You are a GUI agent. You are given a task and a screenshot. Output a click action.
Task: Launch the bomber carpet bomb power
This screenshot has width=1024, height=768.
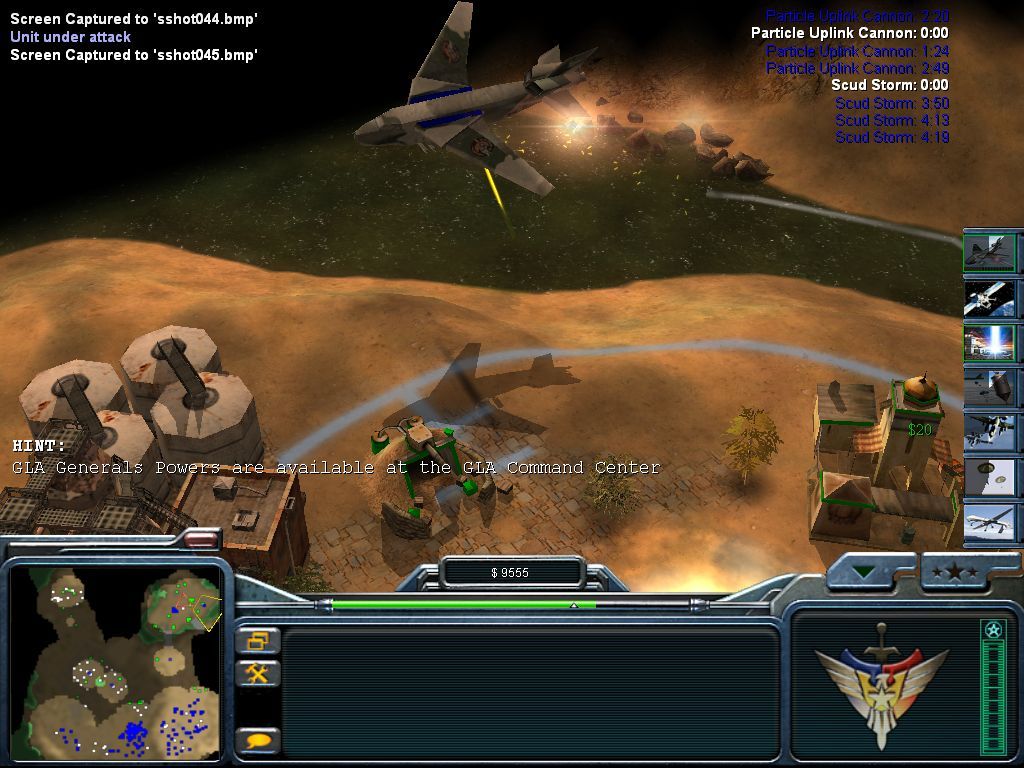coord(990,388)
